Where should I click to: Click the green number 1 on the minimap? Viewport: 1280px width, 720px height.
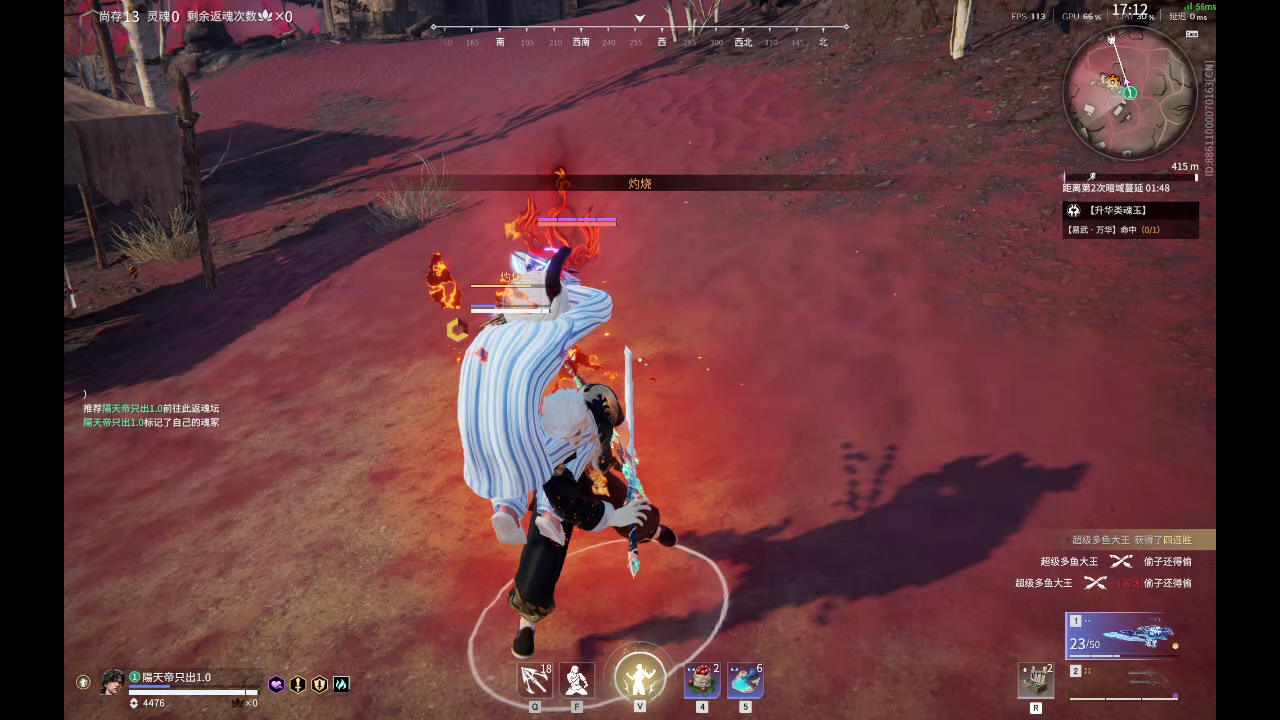point(1129,91)
